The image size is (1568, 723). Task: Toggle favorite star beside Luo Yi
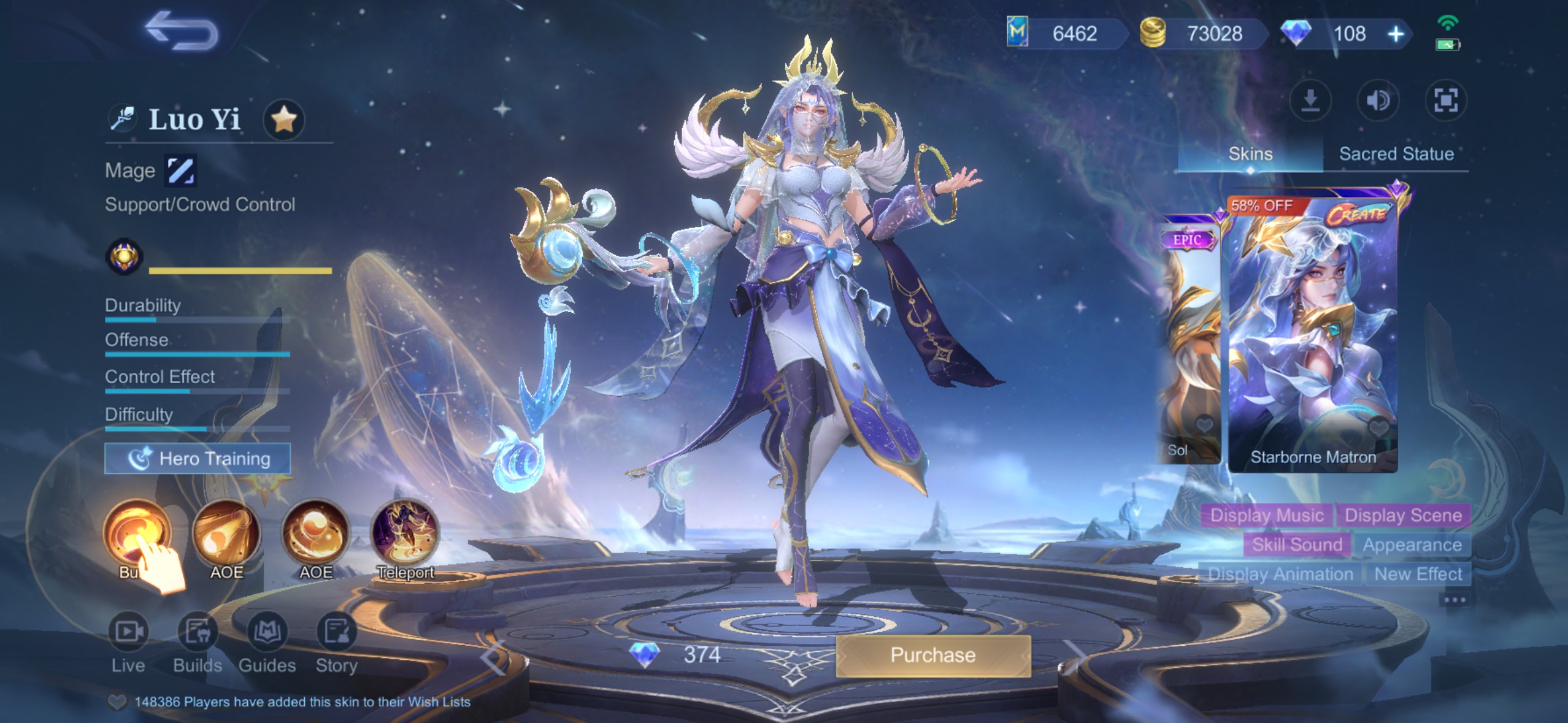click(284, 119)
